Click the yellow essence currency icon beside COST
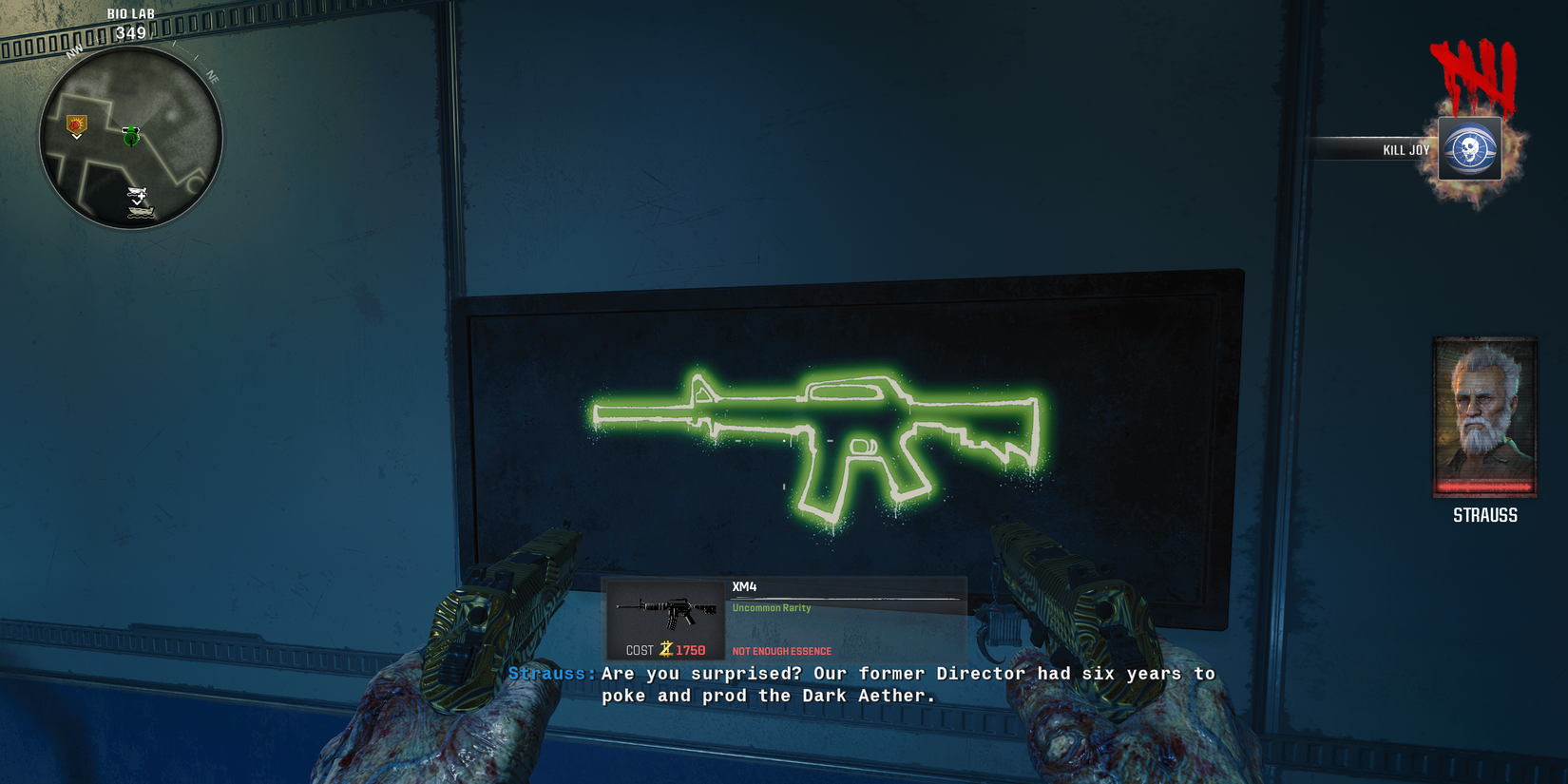Image resolution: width=1568 pixels, height=784 pixels. [665, 650]
